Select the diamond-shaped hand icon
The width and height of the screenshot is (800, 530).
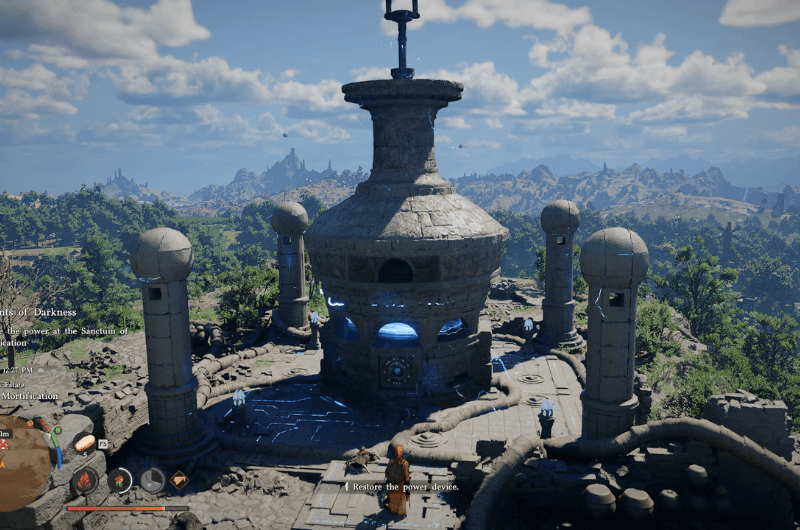pyautogui.click(x=179, y=480)
